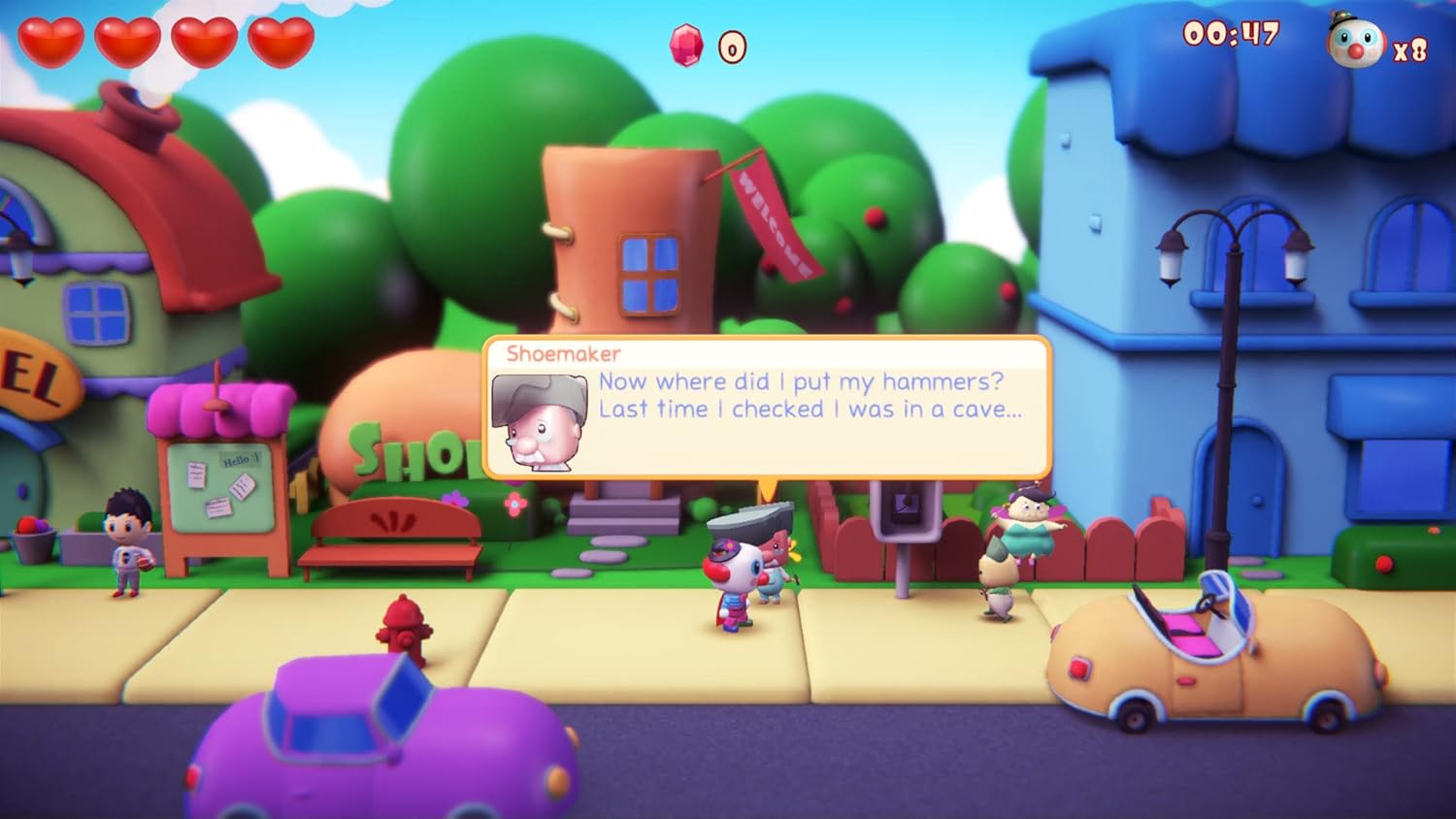
Task: Click the clown face lives icon
Action: (1358, 46)
